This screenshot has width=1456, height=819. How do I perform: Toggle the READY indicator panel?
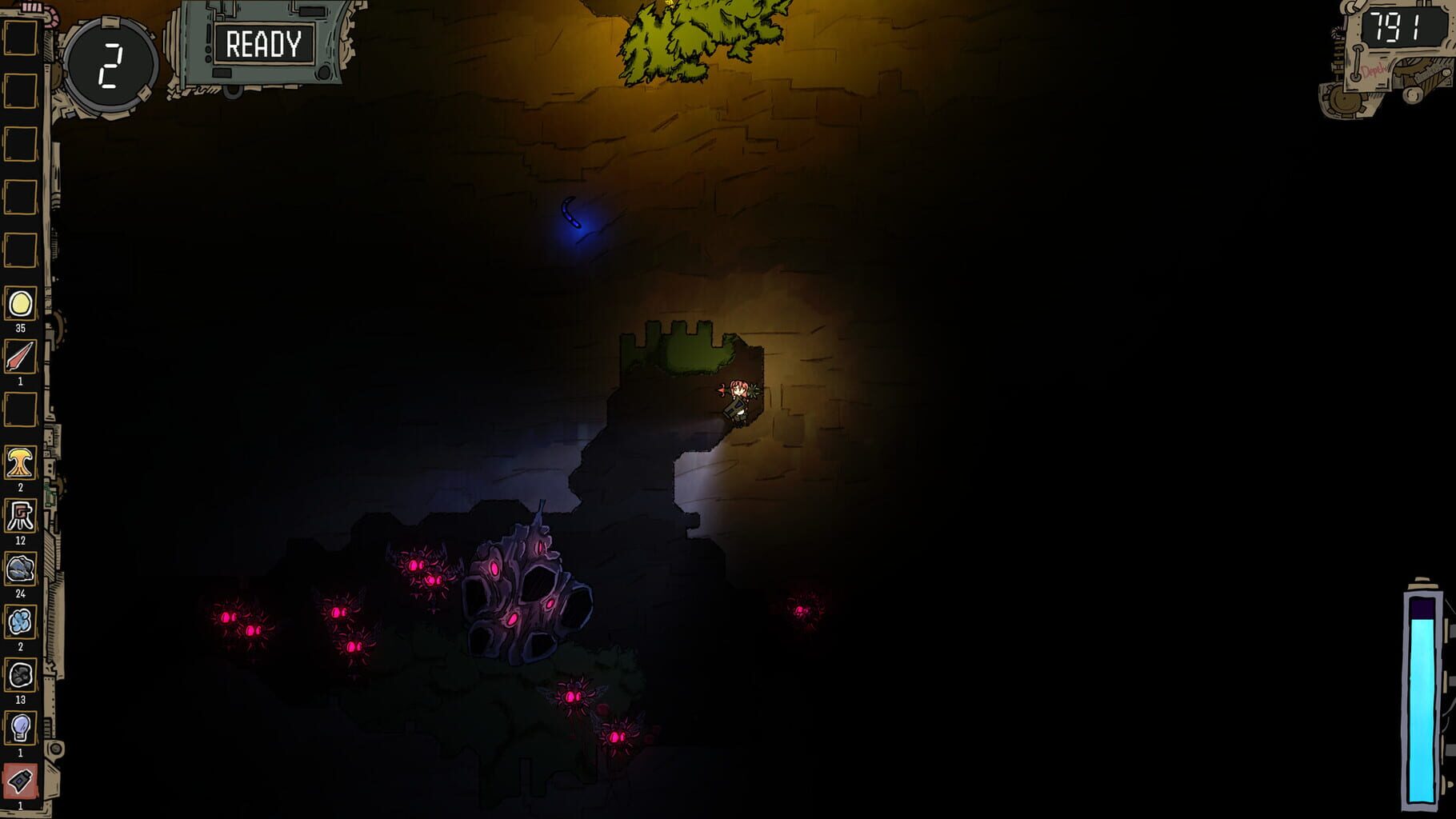(x=264, y=44)
